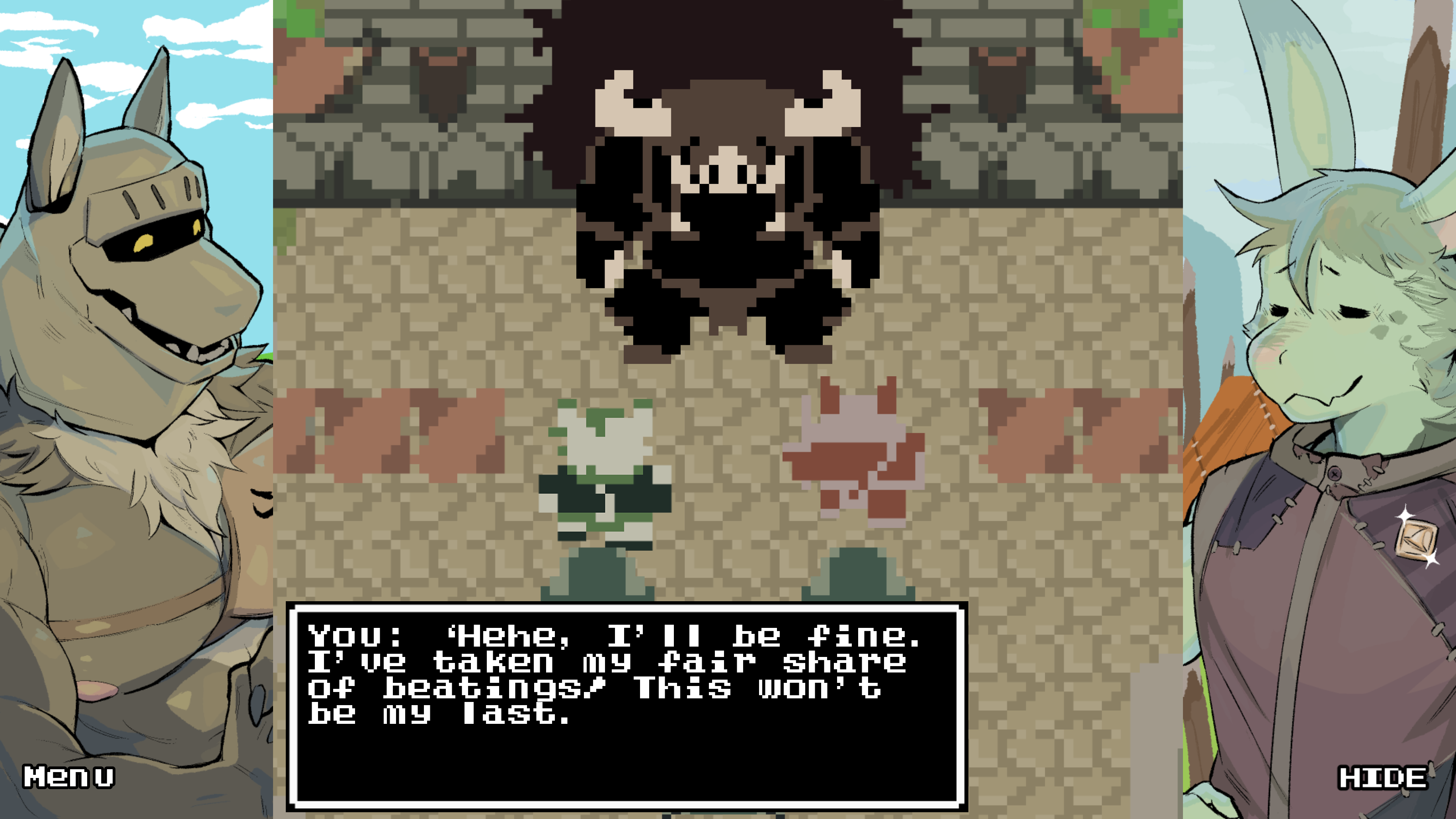Viewport: 1456px width, 819px height.
Task: Open the Menu button
Action: pos(68,777)
